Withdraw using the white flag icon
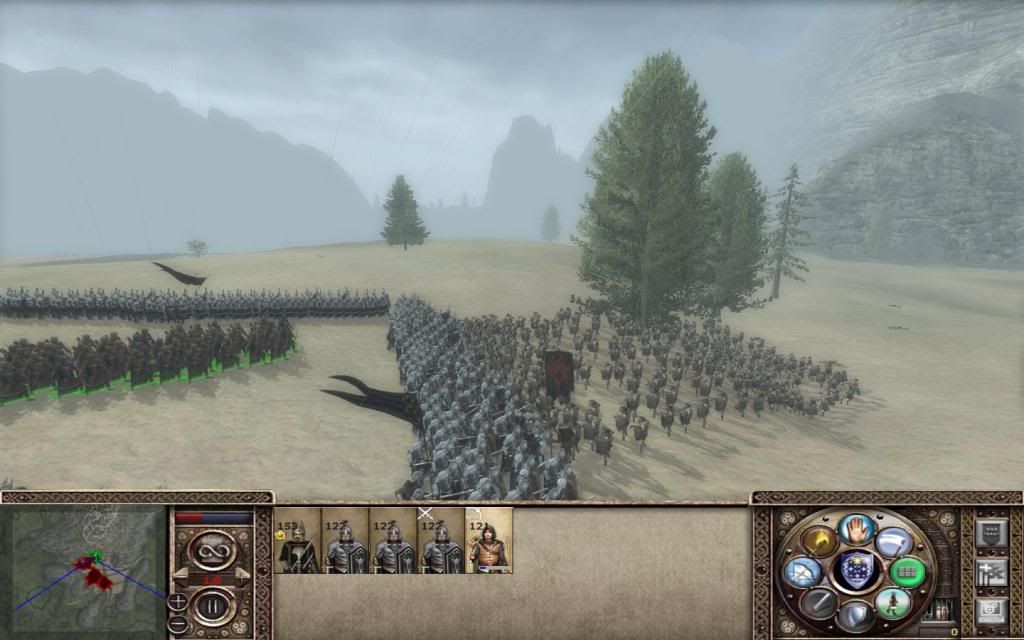The height and width of the screenshot is (640, 1024). point(894,543)
